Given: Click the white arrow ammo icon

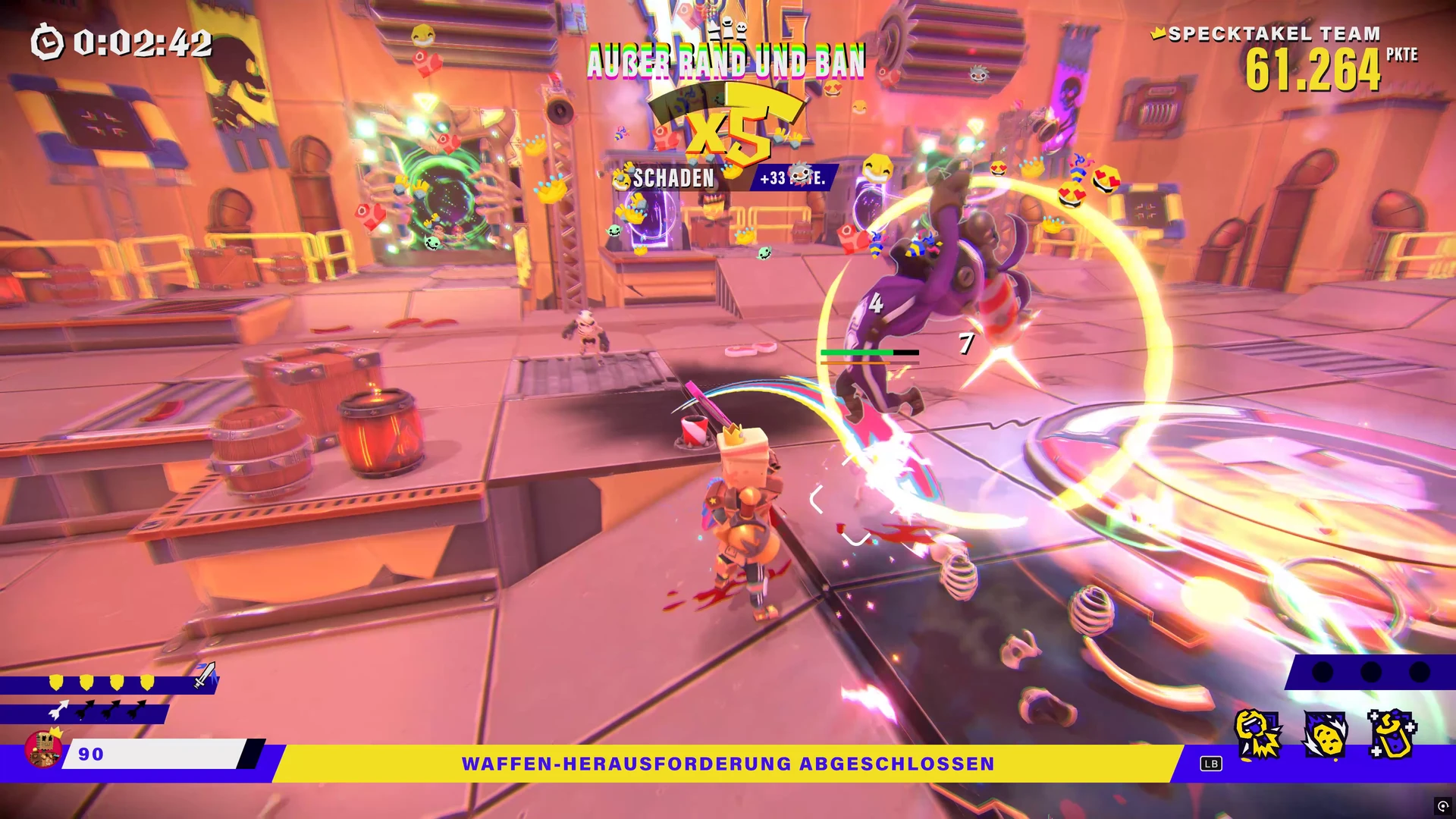Looking at the screenshot, I should pos(58,711).
